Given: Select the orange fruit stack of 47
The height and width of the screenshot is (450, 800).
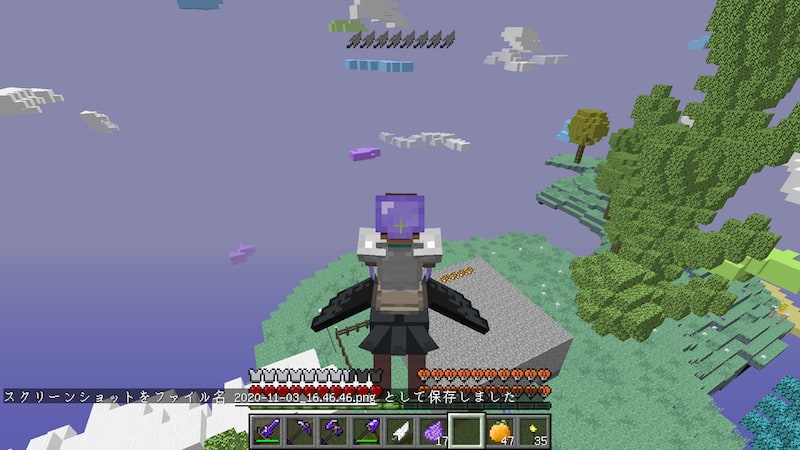Looking at the screenshot, I should tap(499, 432).
